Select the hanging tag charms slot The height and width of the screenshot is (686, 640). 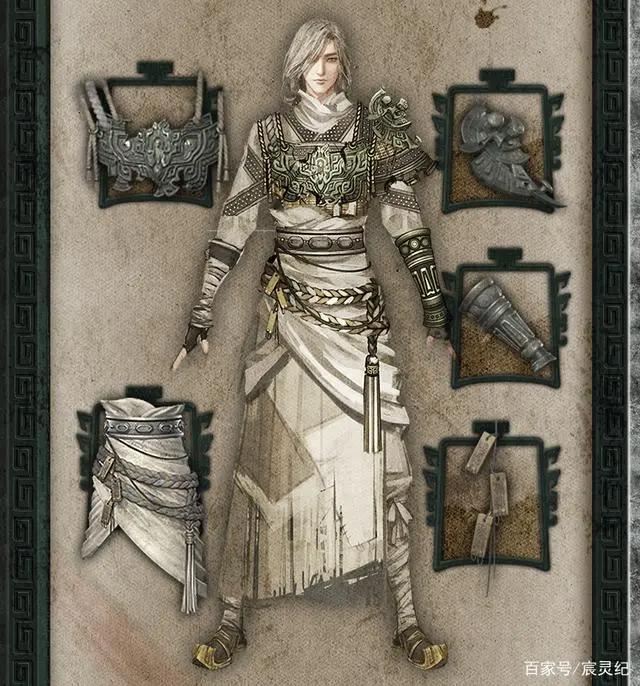click(498, 497)
